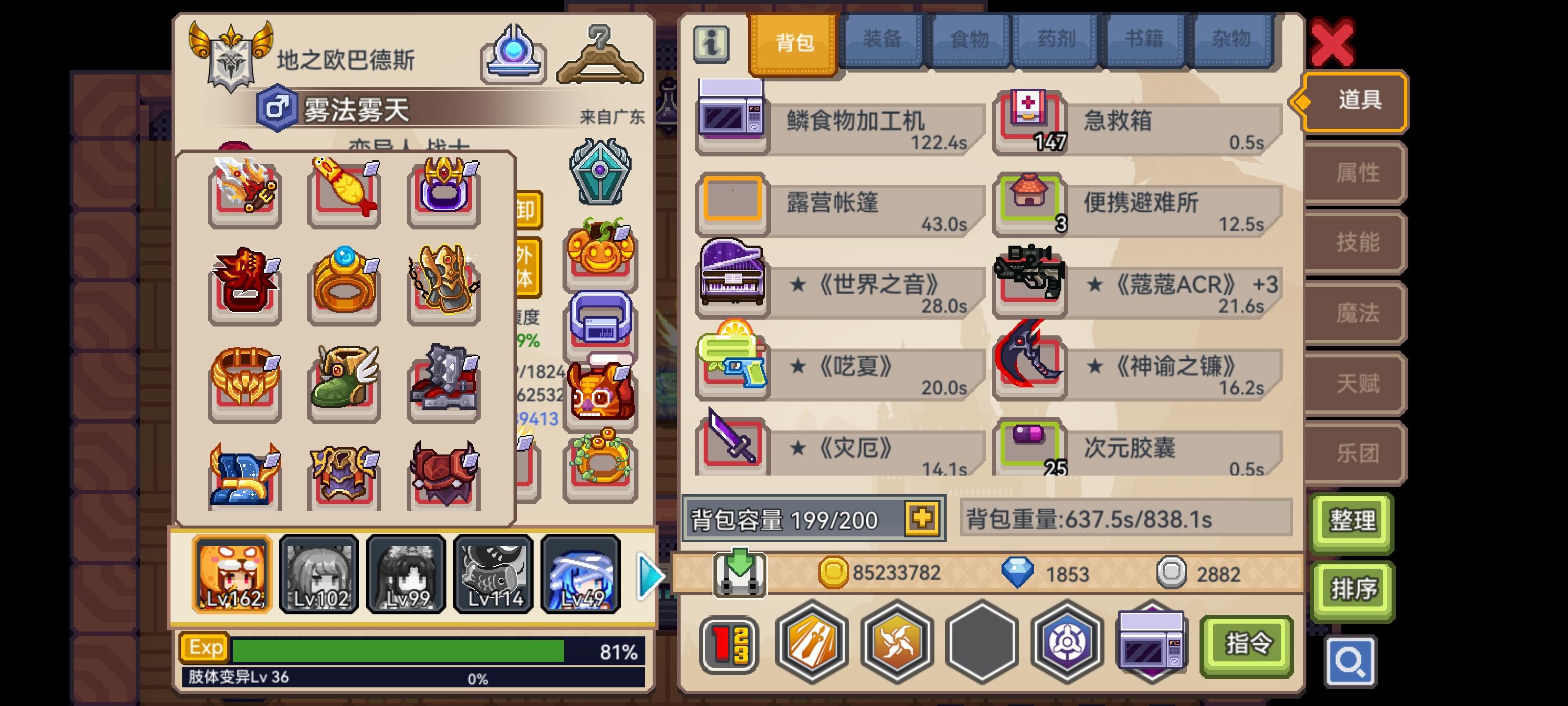
Task: Switch to the 装备 equipment tab
Action: [x=882, y=40]
